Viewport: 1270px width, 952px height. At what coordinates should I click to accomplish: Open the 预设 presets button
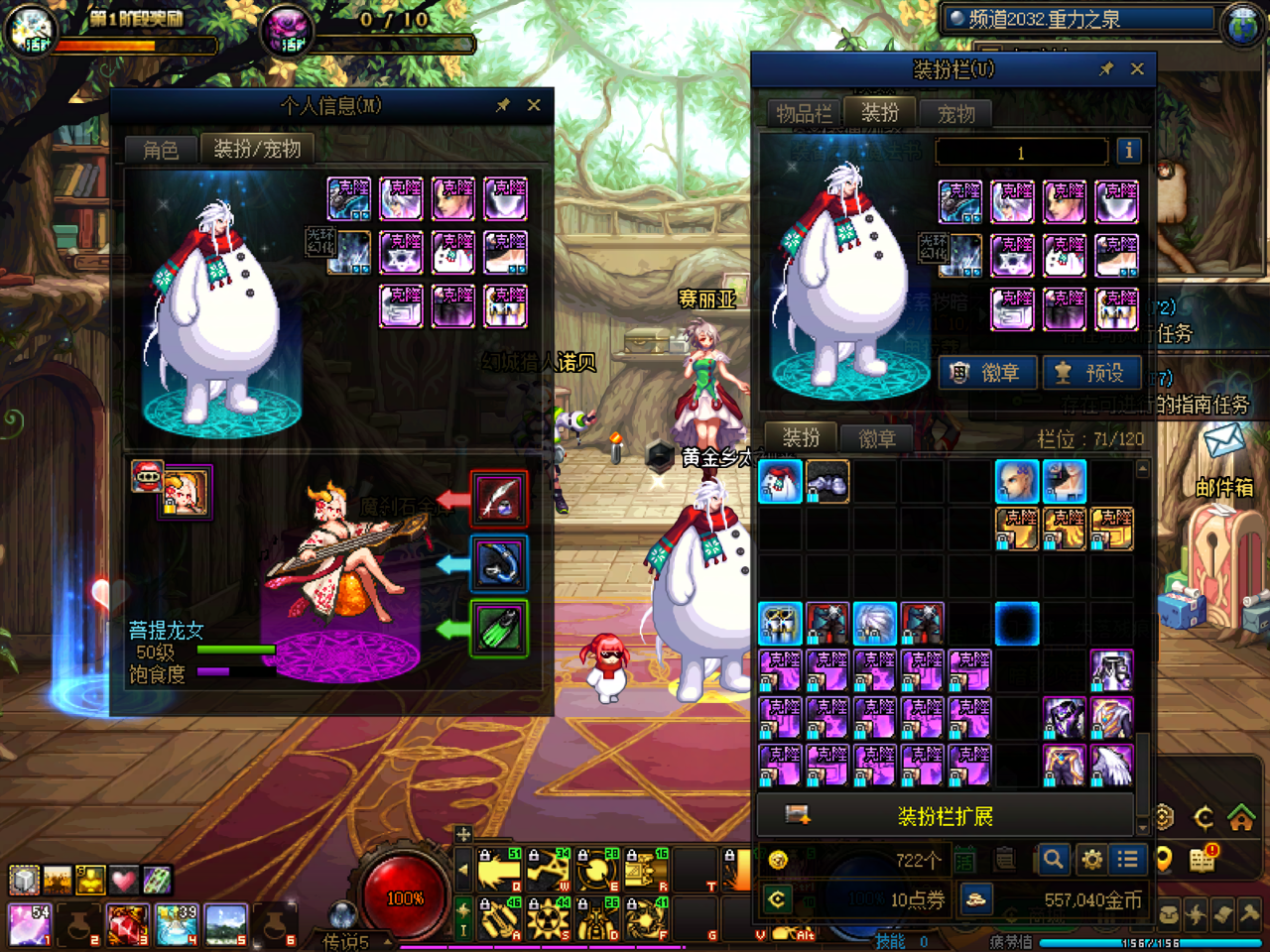coord(1091,373)
